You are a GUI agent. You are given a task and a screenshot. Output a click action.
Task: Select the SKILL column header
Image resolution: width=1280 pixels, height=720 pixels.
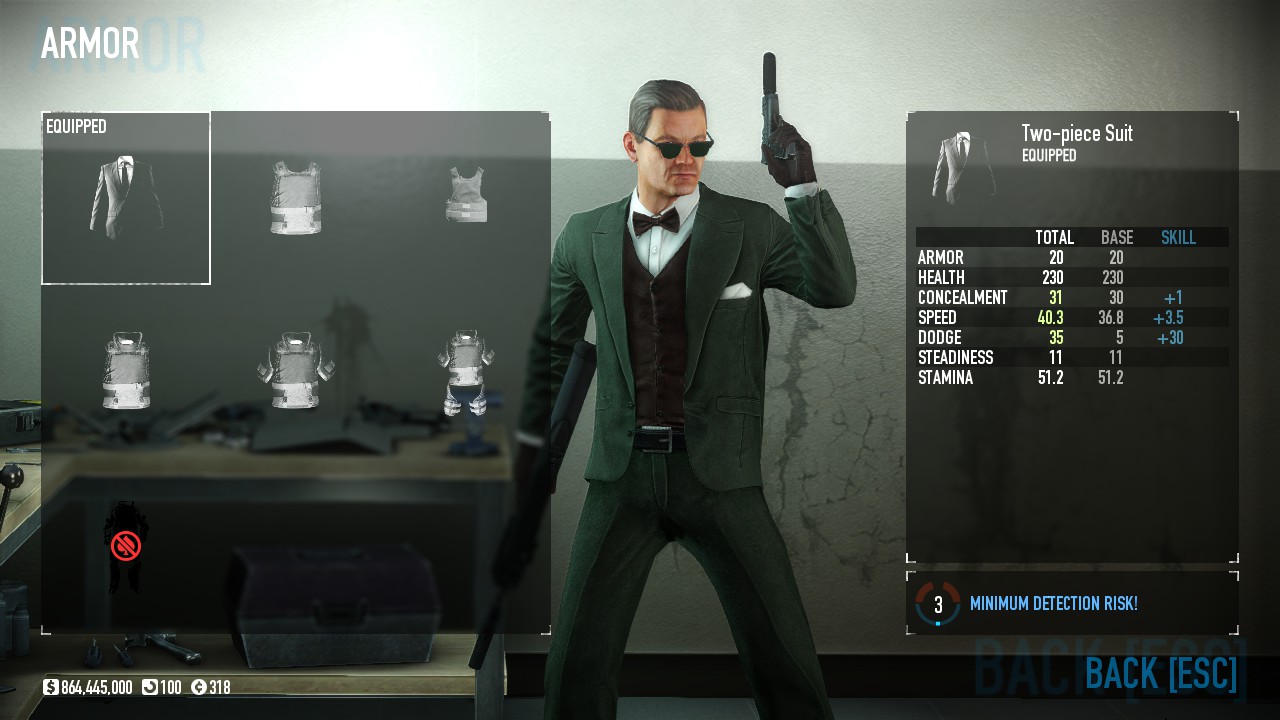(1178, 238)
